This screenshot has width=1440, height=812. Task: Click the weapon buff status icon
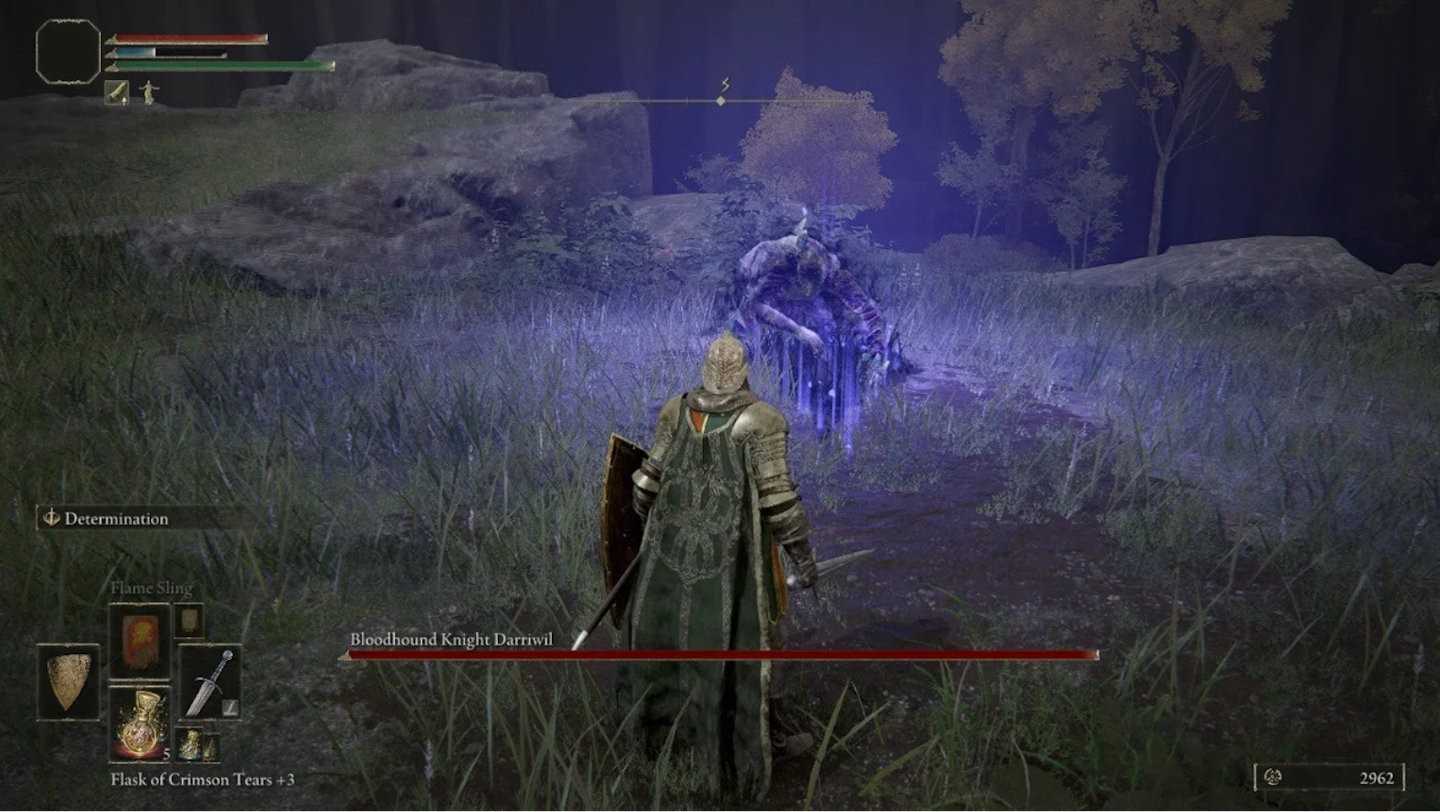pos(116,92)
